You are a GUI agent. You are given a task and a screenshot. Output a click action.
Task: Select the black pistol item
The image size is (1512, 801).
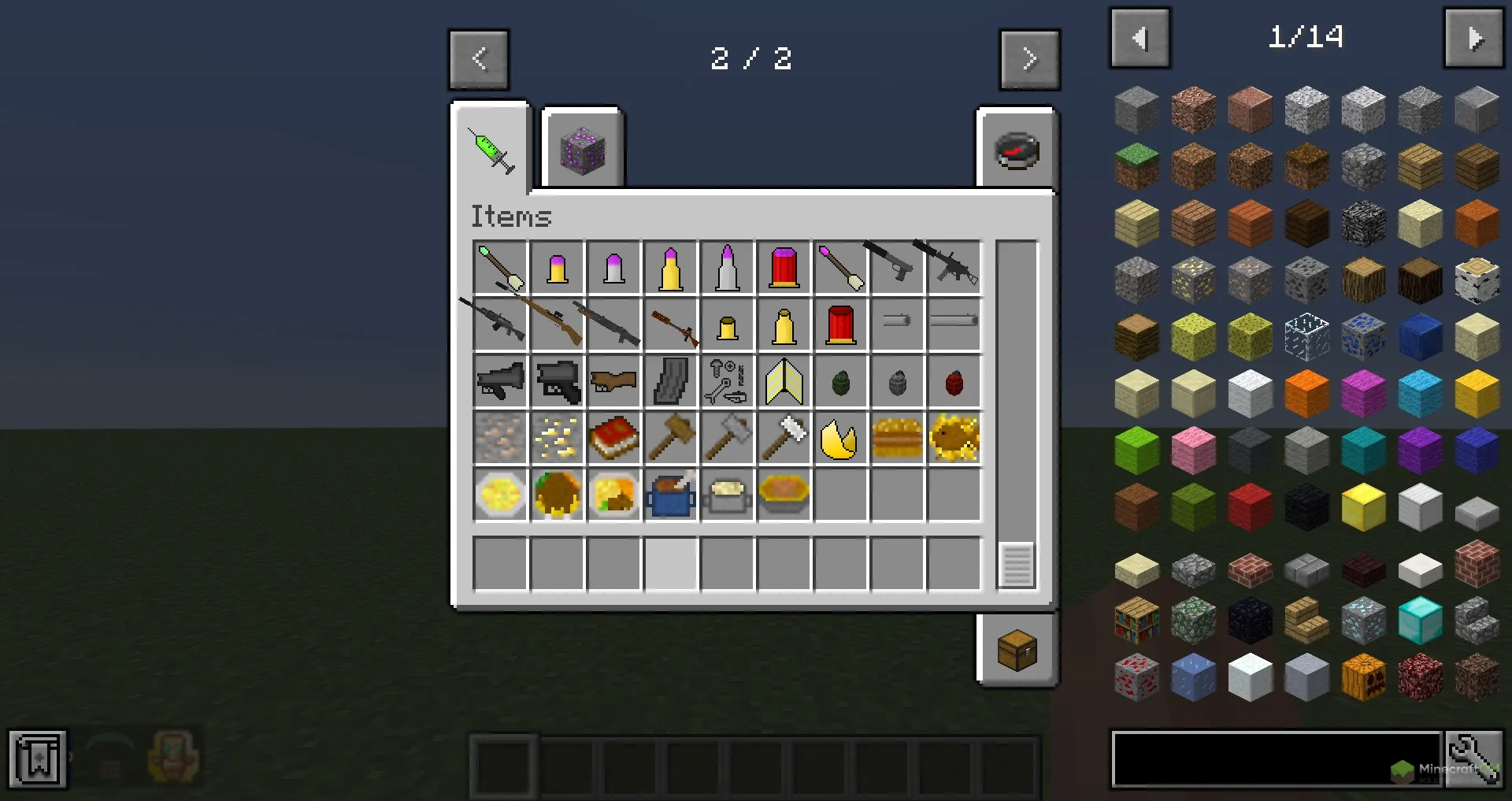point(896,266)
